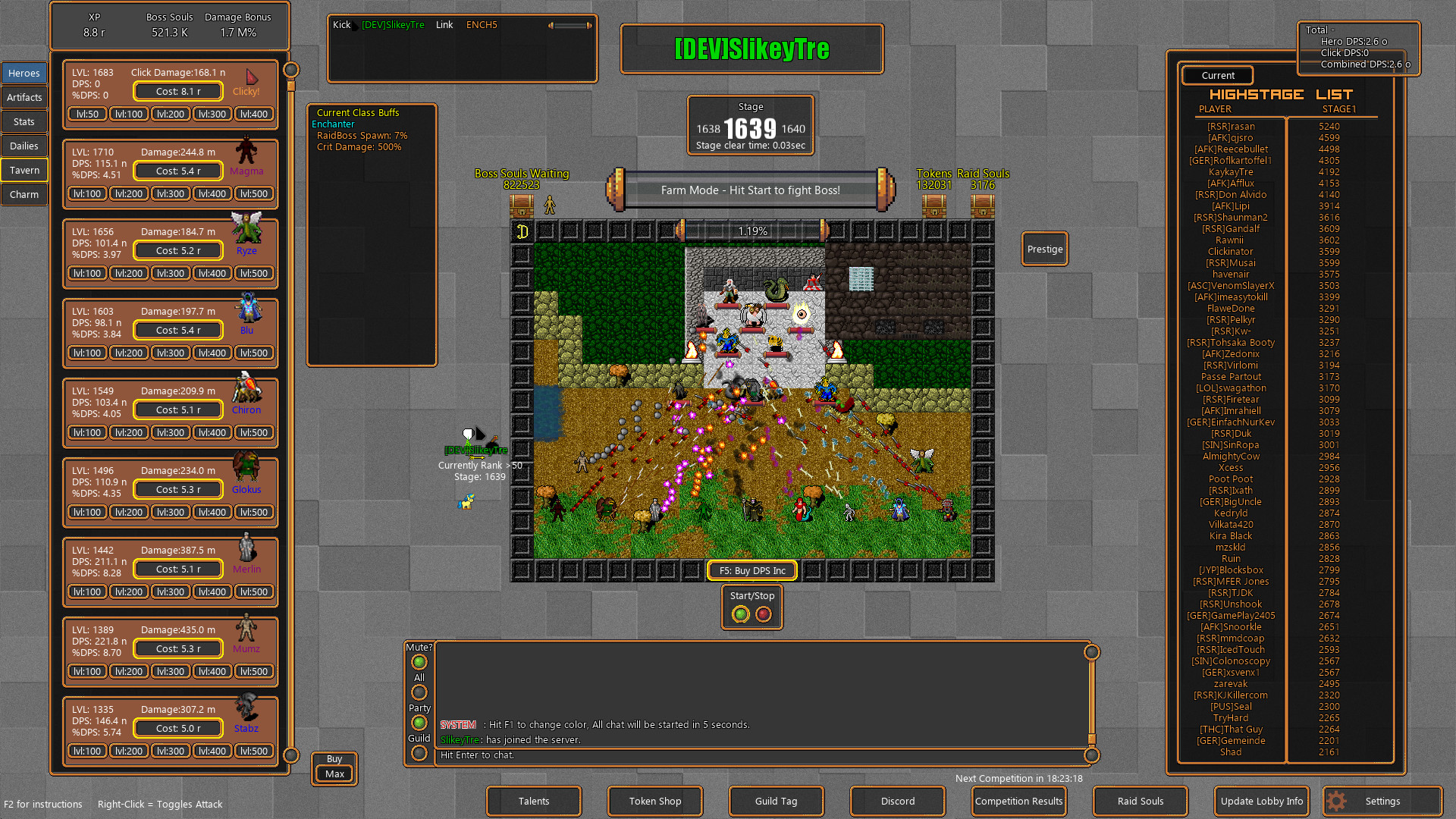Adjust the volume slider in the kick panel
Image resolution: width=1456 pixels, height=819 pixels.
click(x=569, y=24)
